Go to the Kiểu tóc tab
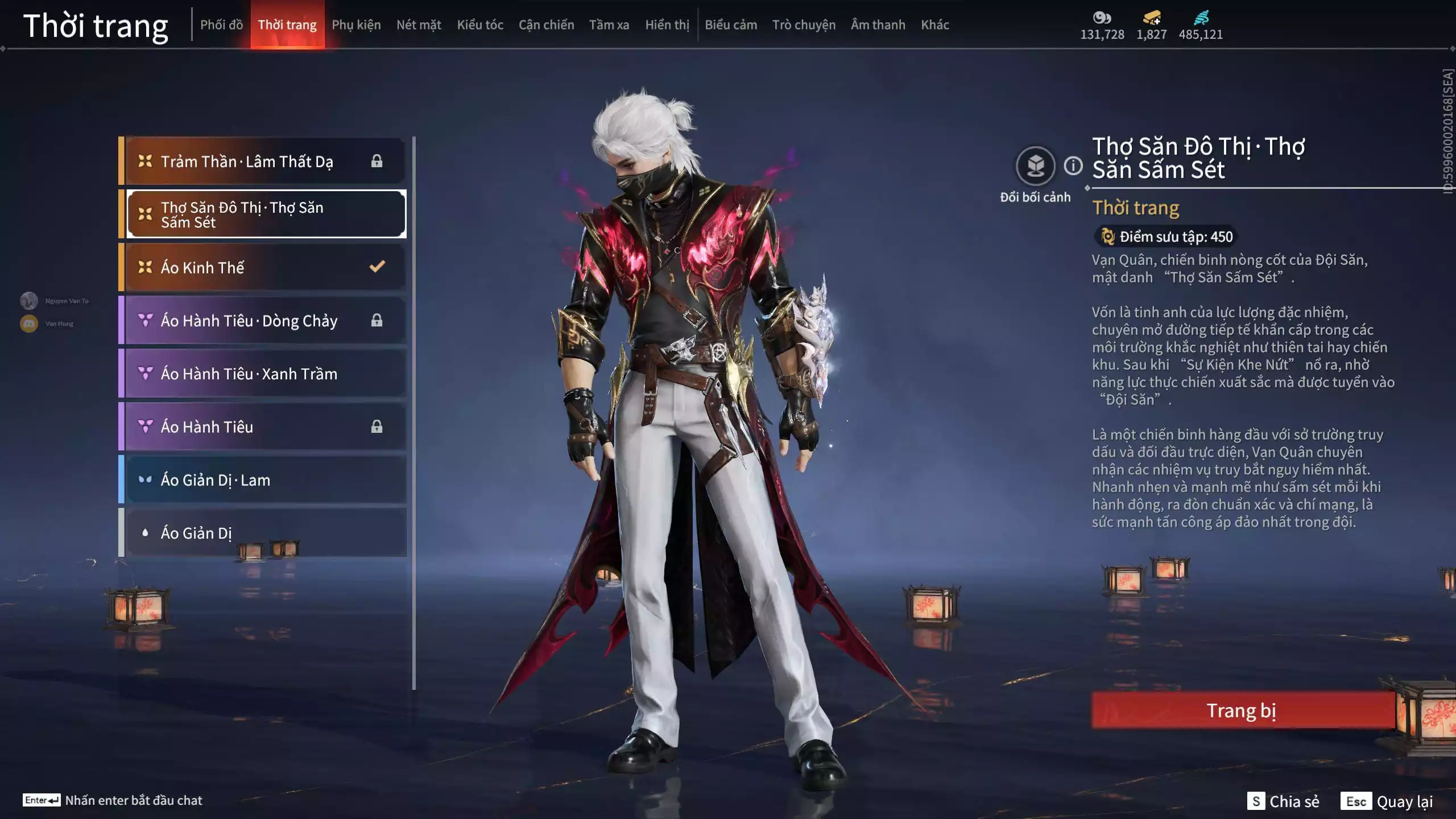This screenshot has height=819, width=1456. (x=480, y=25)
